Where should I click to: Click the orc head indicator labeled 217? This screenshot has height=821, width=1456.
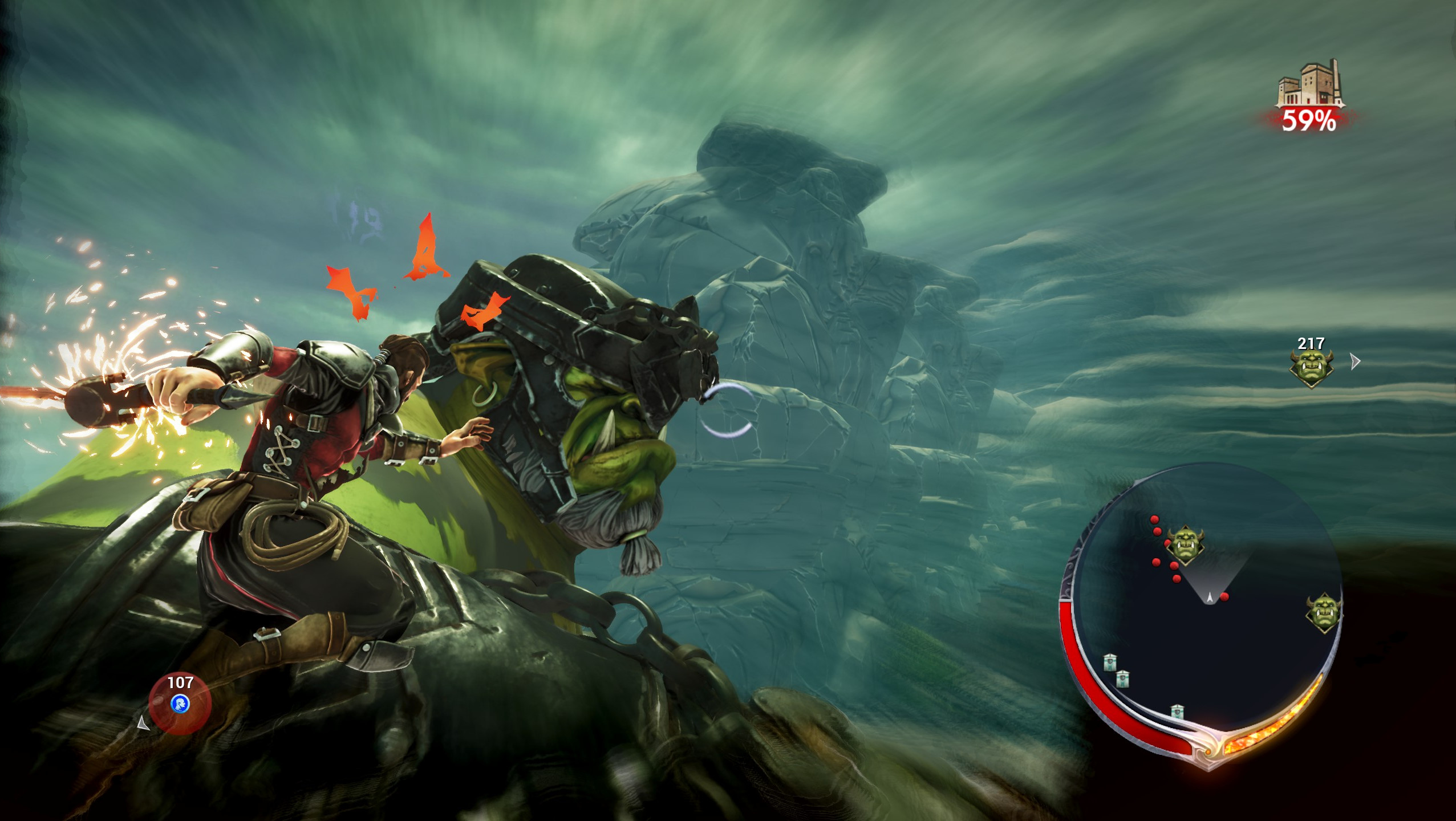(x=1311, y=368)
